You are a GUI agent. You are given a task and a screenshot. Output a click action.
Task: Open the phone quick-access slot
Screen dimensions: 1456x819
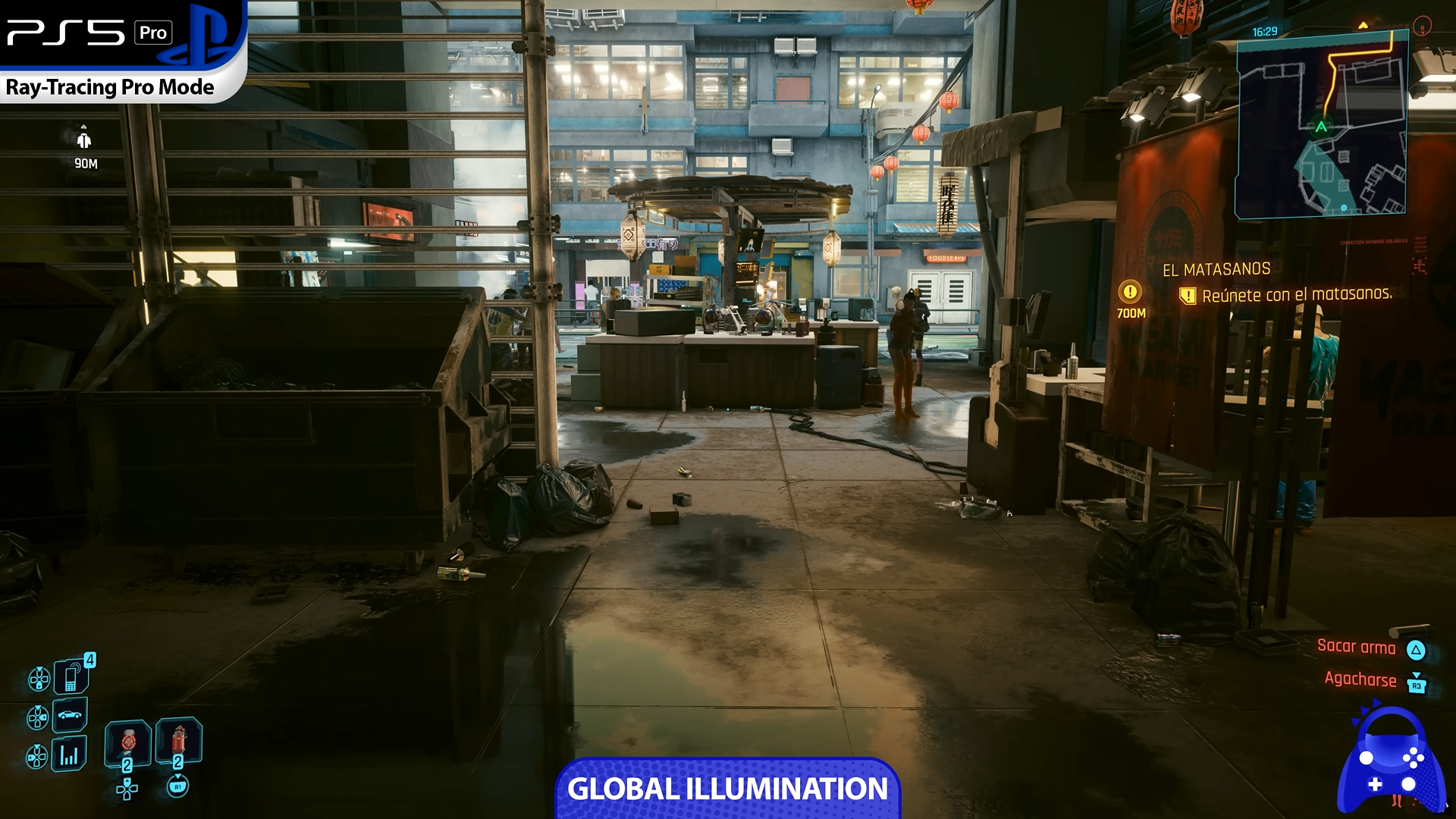coord(71,675)
